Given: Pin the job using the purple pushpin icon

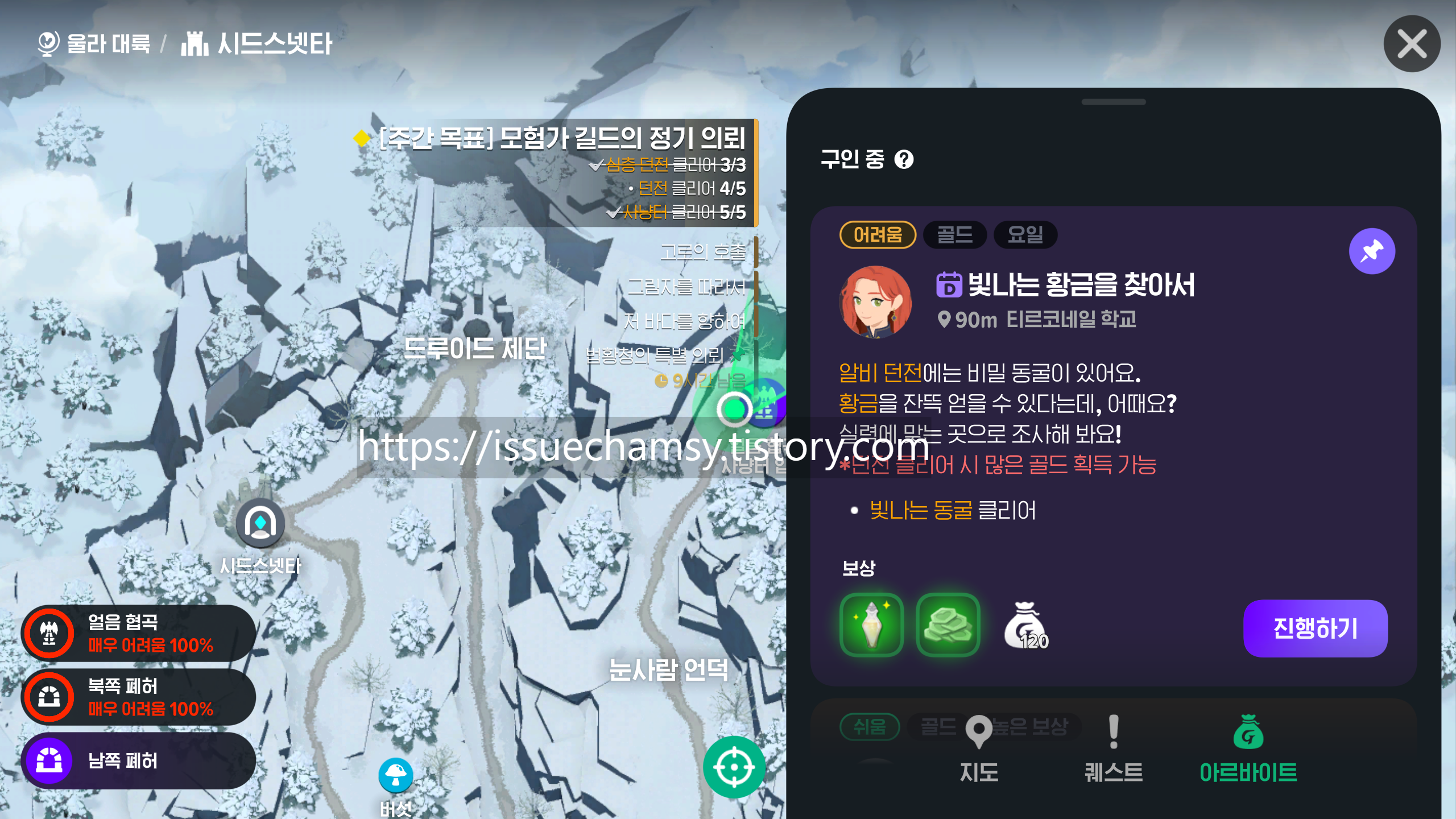Looking at the screenshot, I should click(x=1372, y=251).
